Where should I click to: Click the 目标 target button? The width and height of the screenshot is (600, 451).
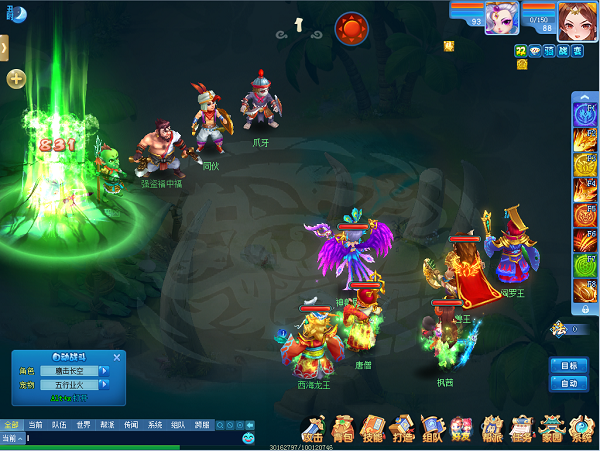click(568, 366)
